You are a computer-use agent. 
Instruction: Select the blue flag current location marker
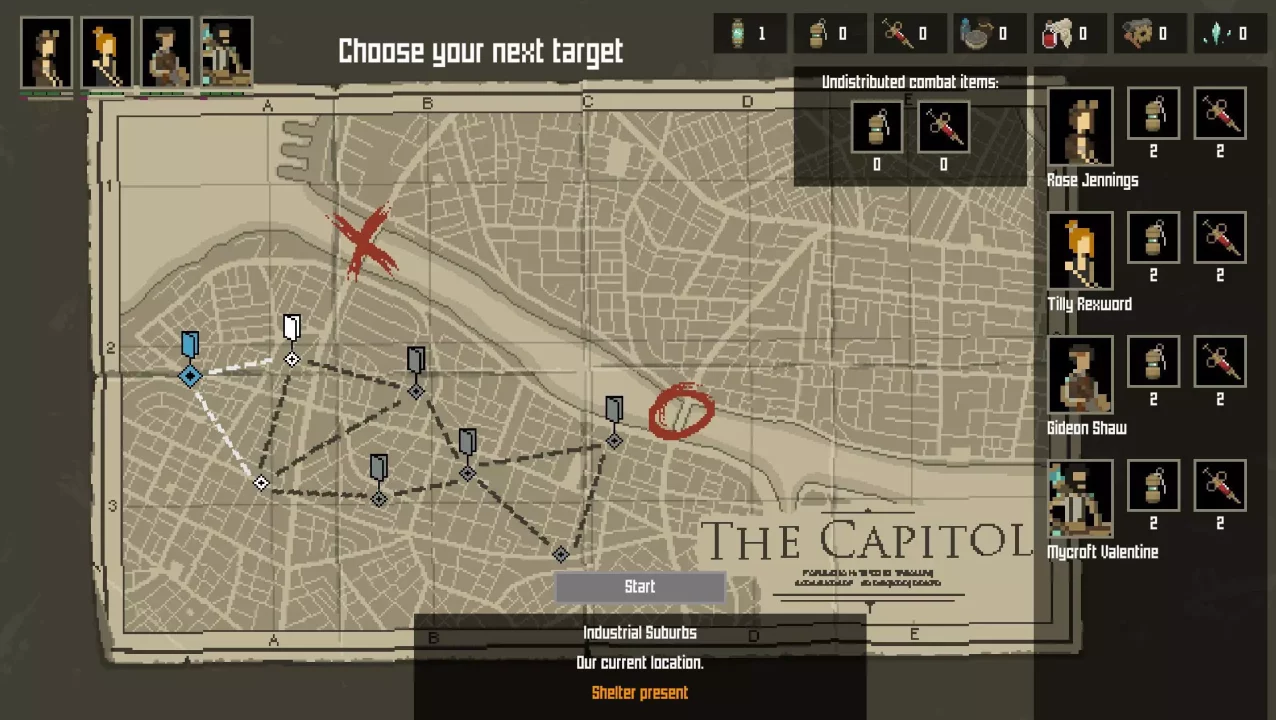[190, 360]
